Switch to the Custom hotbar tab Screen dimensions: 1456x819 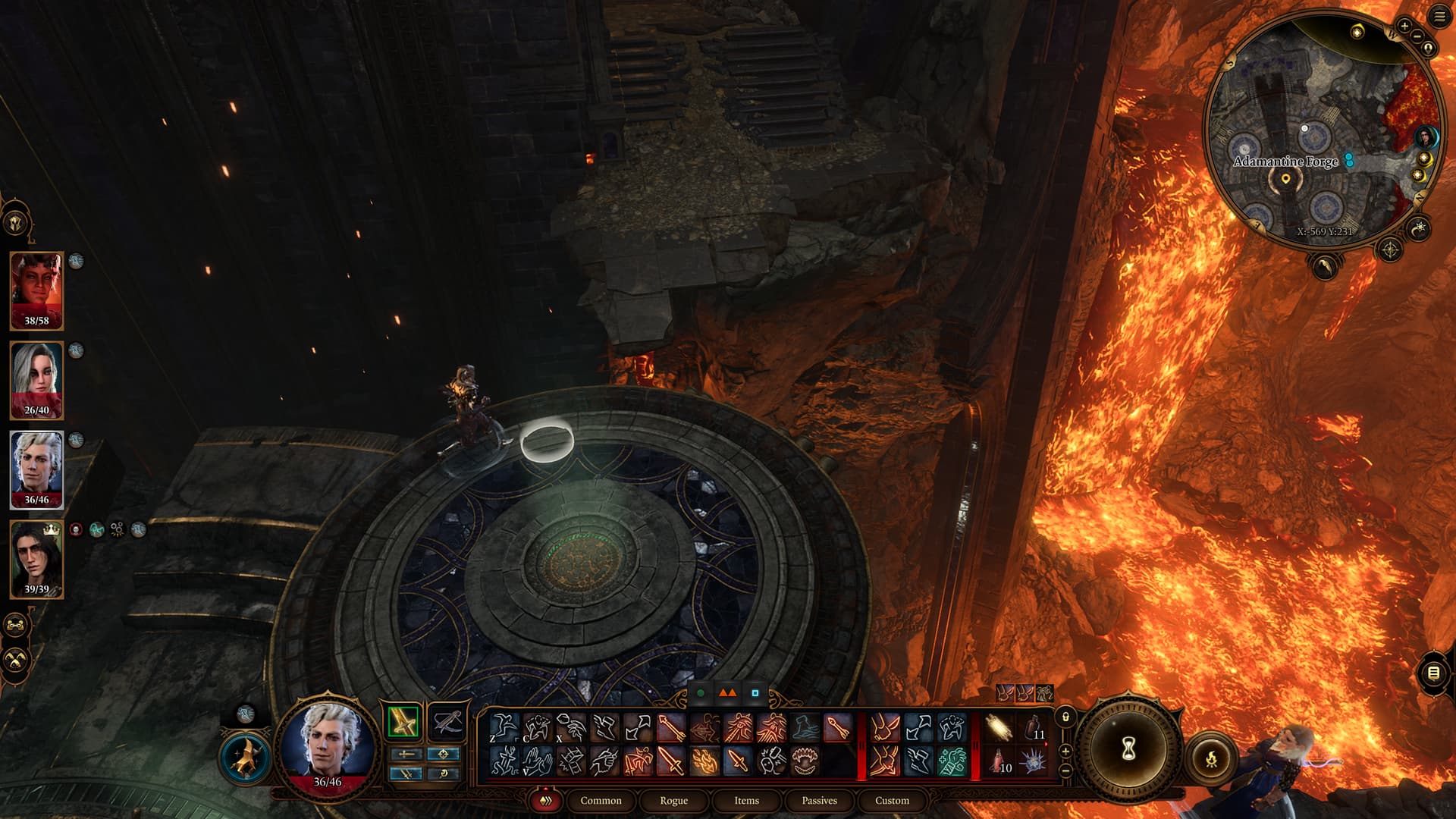click(x=892, y=800)
